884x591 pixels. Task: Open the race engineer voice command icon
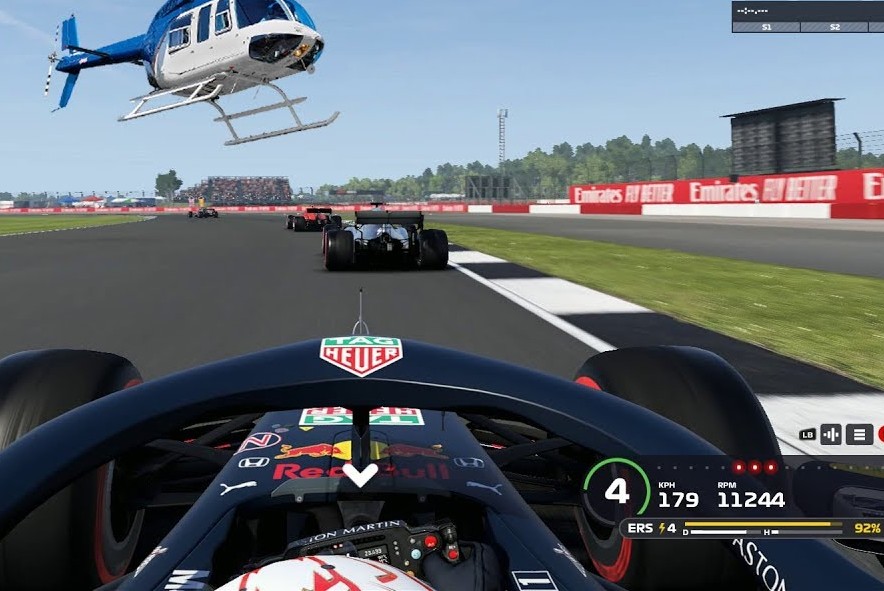pyautogui.click(x=831, y=434)
